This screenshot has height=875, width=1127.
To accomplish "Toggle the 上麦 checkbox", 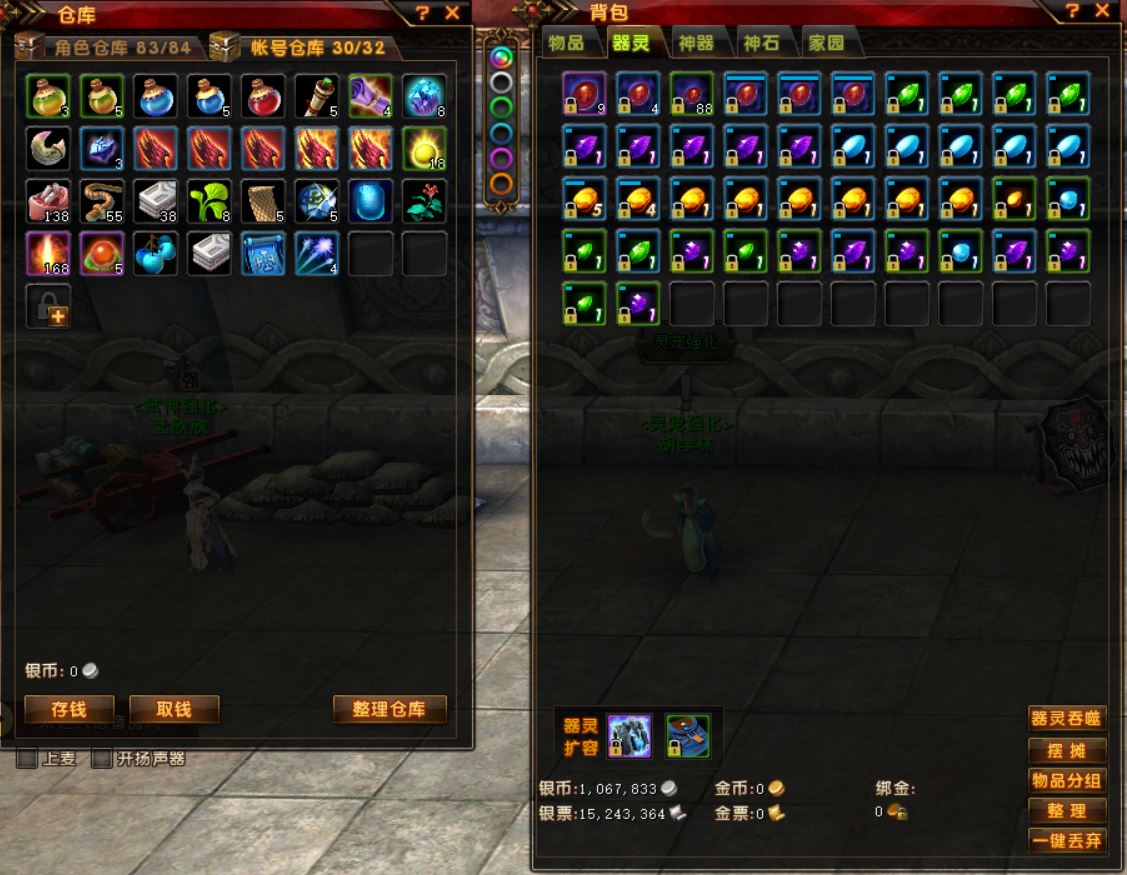I will pyautogui.click(x=27, y=759).
